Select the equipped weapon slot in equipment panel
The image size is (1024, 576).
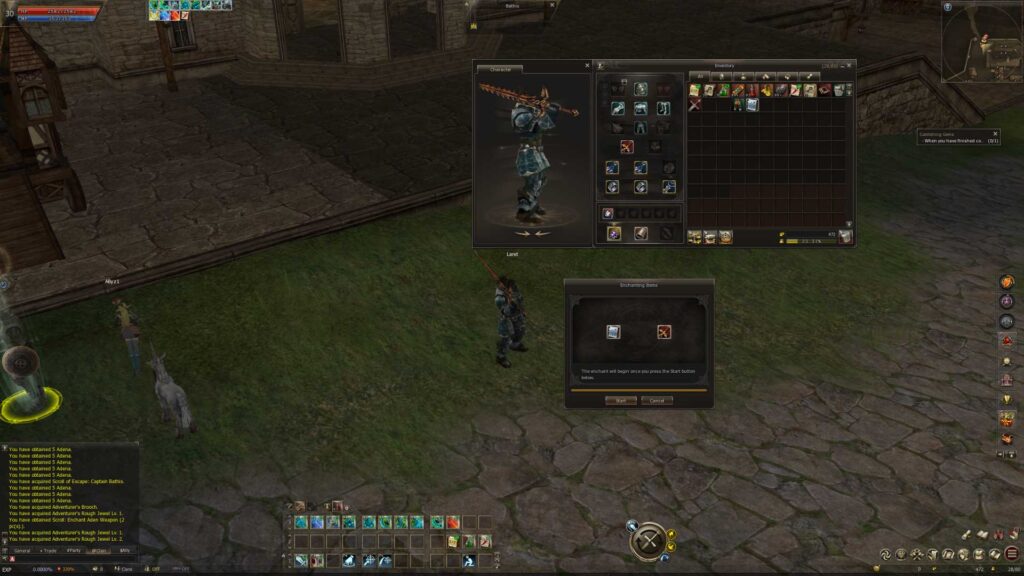click(627, 147)
